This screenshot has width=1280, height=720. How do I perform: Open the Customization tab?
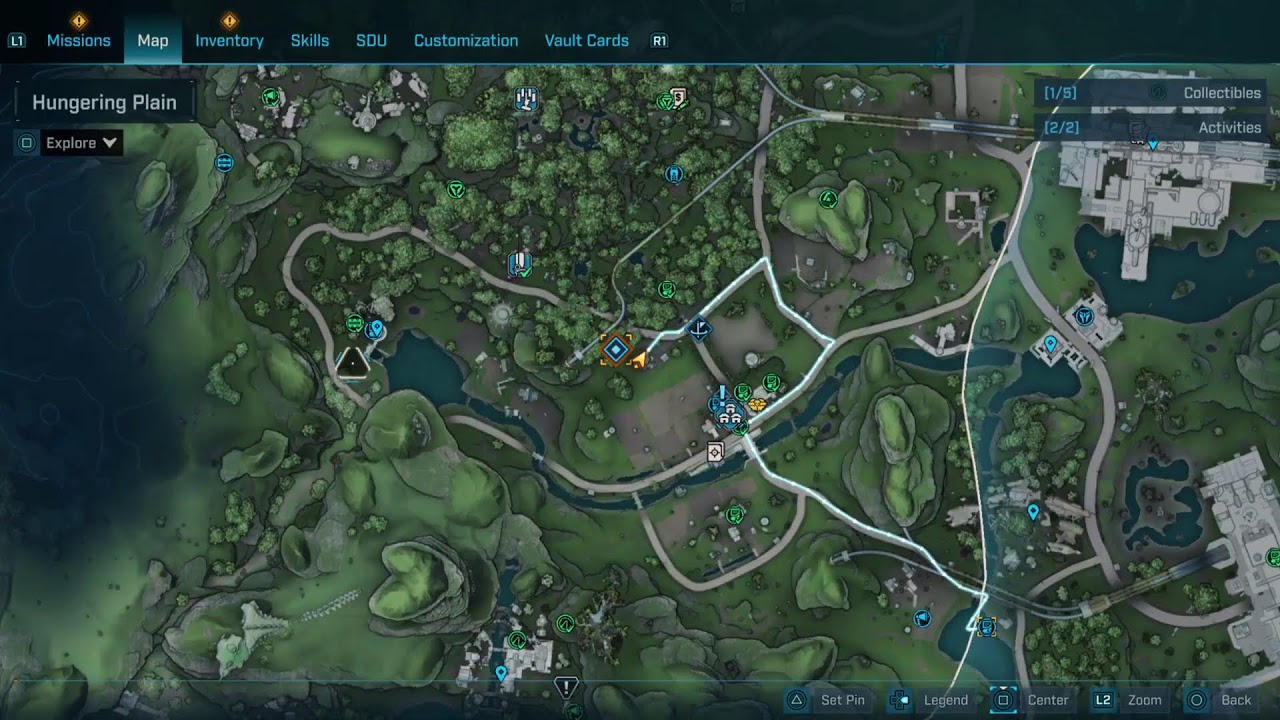pyautogui.click(x=466, y=41)
